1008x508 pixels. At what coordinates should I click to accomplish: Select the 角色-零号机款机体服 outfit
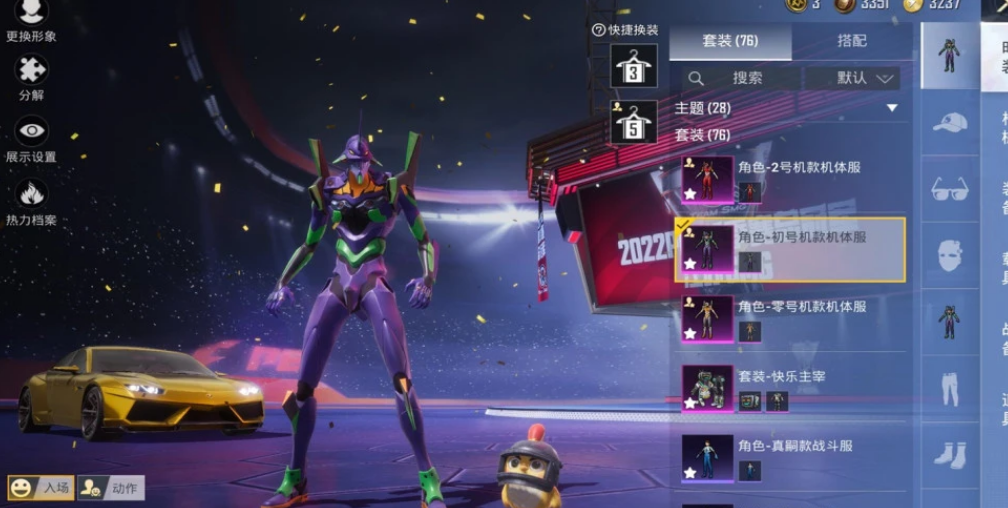(790, 318)
